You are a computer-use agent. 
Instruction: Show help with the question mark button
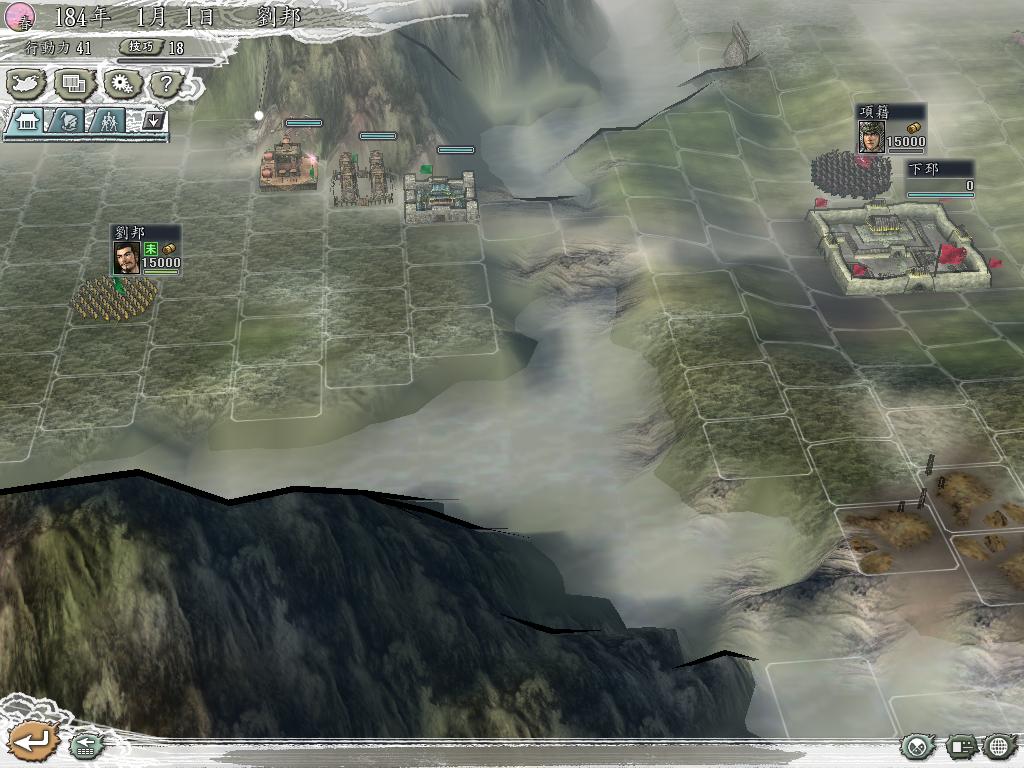(166, 84)
